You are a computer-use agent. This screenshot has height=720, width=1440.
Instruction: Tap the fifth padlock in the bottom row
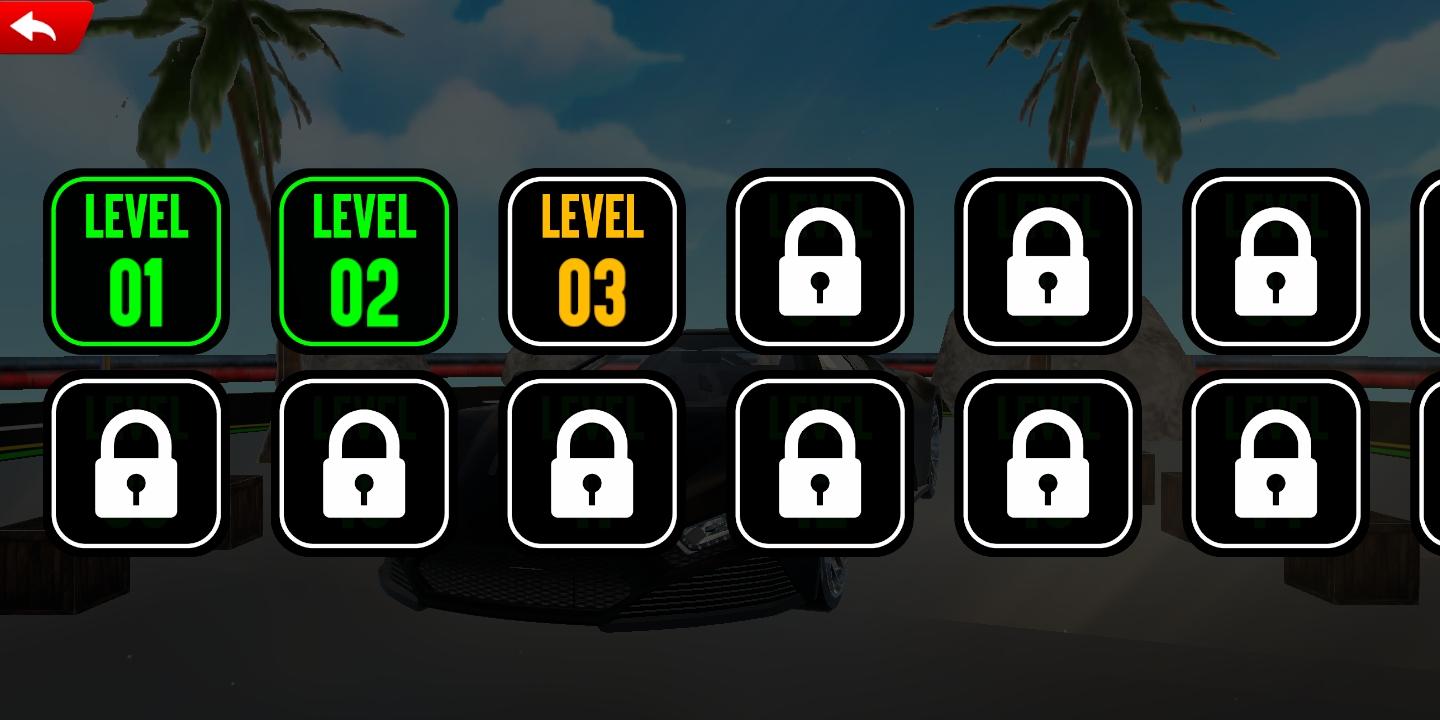(1048, 467)
